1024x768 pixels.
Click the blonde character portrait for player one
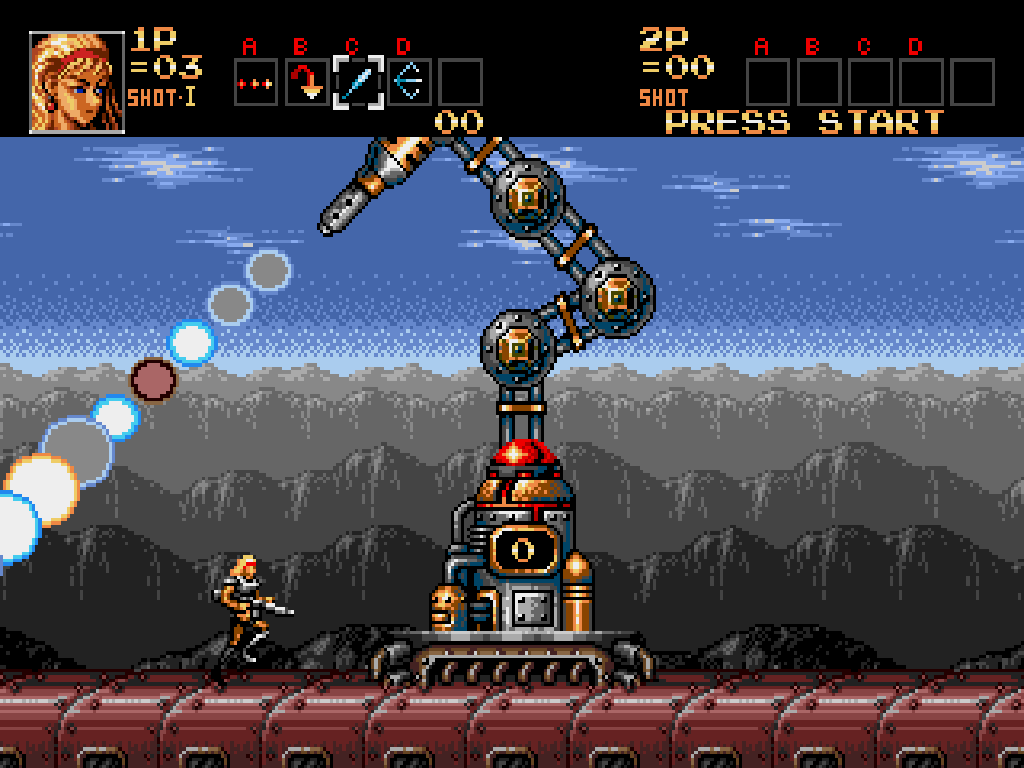coord(77,82)
